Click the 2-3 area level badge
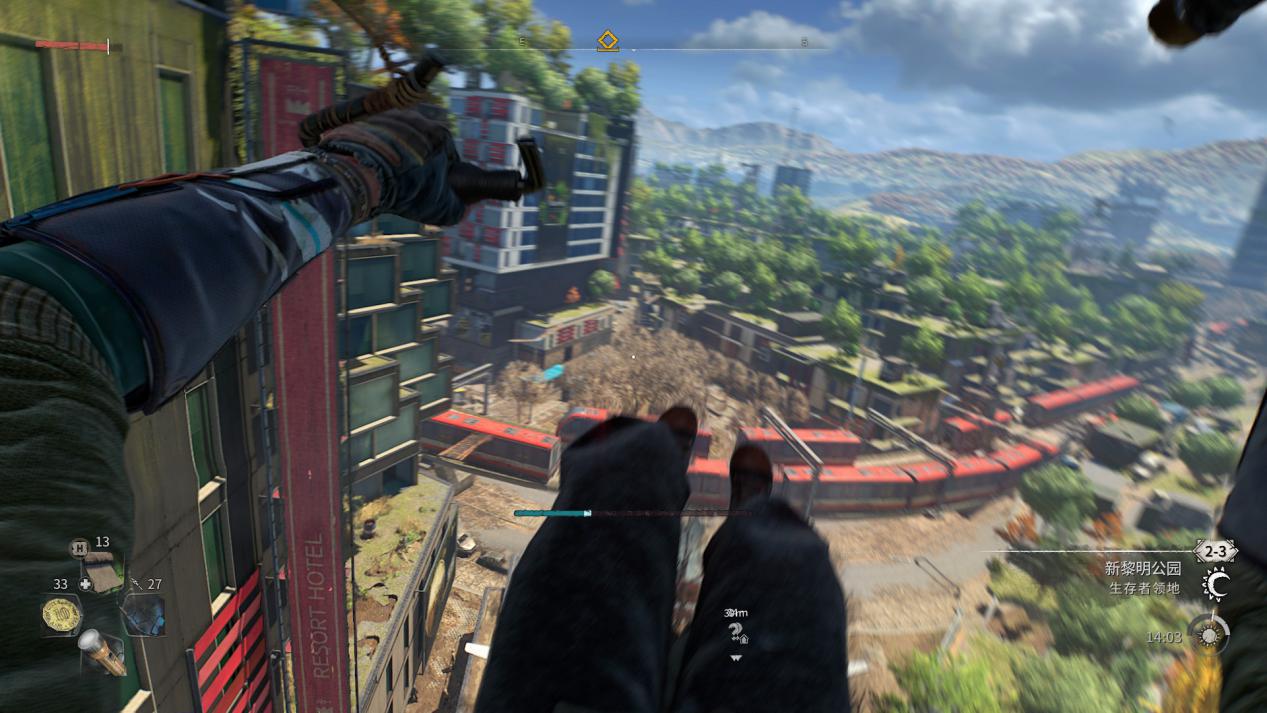This screenshot has height=713, width=1267. pyautogui.click(x=1215, y=551)
